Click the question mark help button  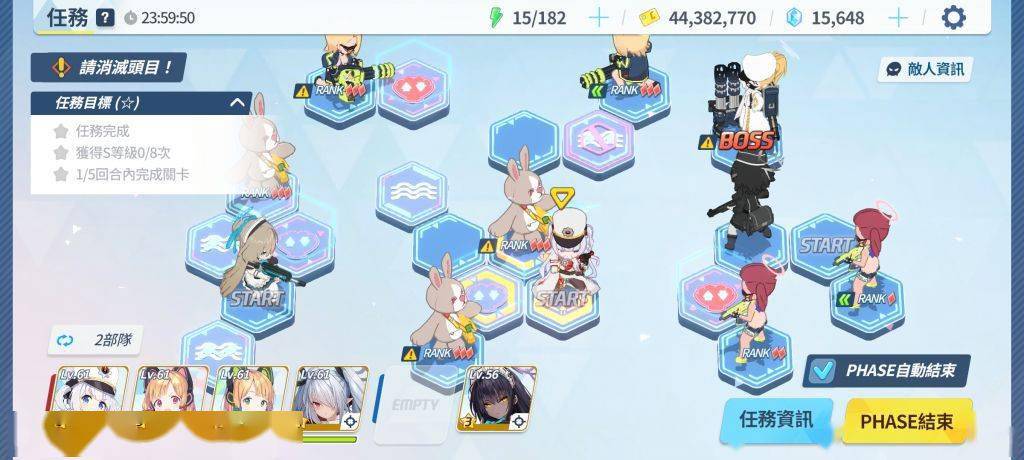tap(105, 17)
